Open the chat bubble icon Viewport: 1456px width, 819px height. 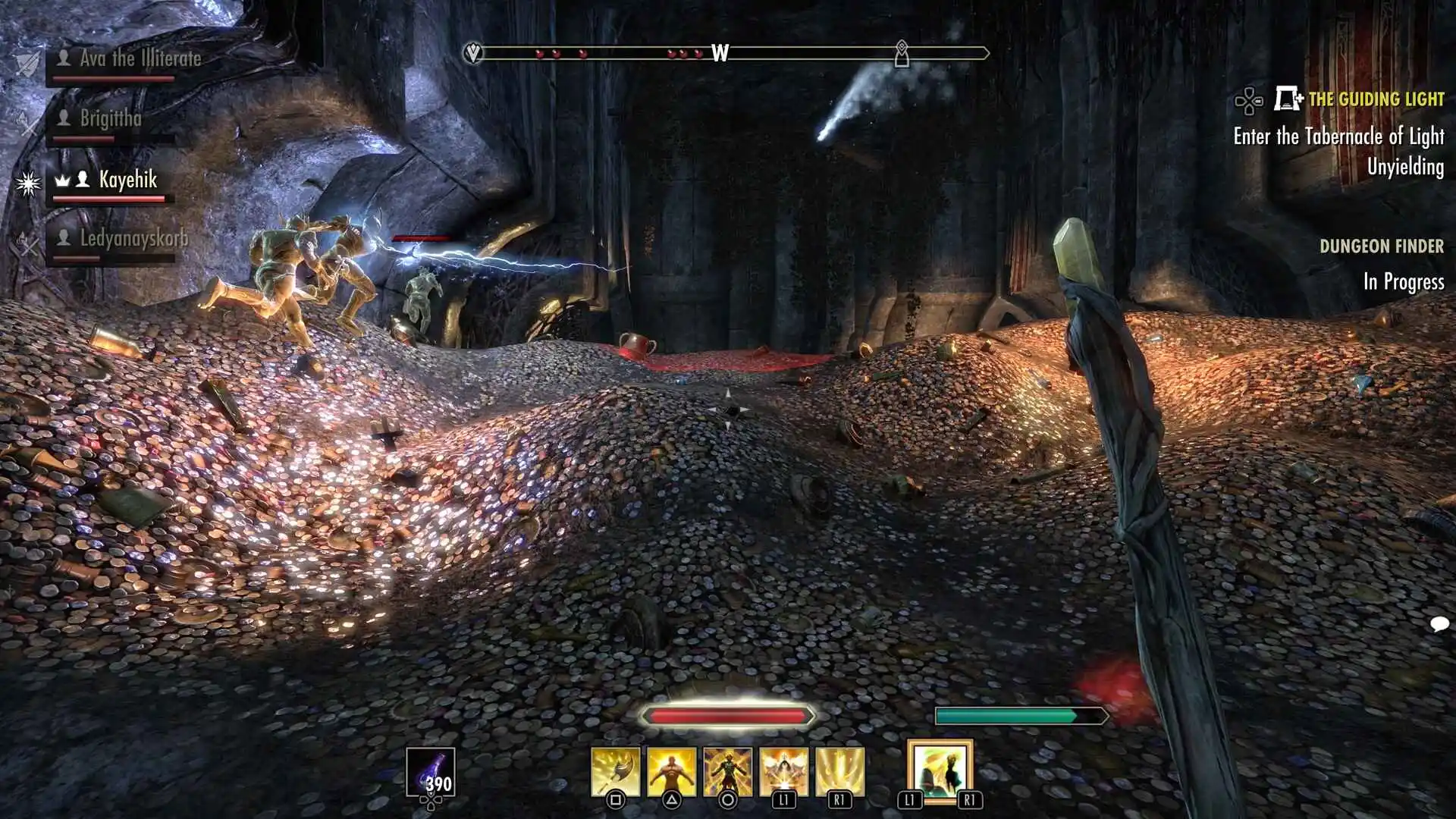pyautogui.click(x=1439, y=624)
